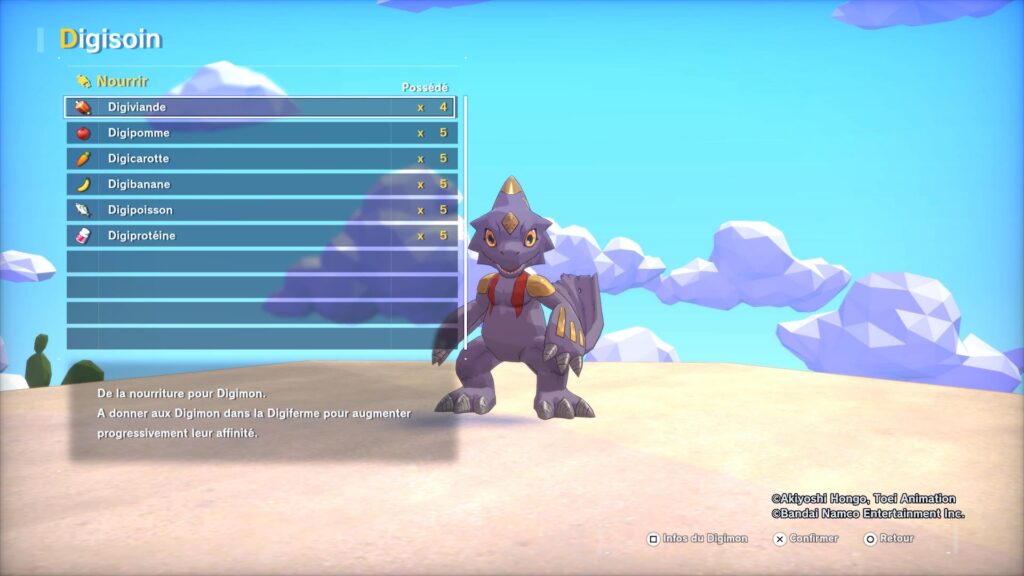This screenshot has height=576, width=1024.
Task: Select the Digiprotéine item
Action: click(260, 236)
